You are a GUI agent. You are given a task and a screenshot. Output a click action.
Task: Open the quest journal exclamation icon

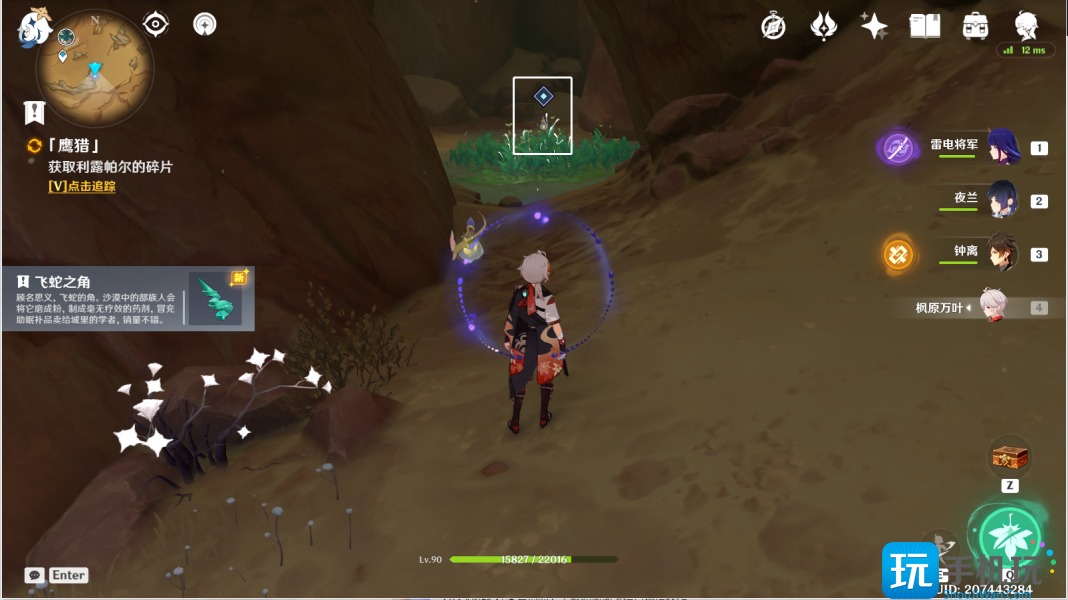(x=35, y=111)
